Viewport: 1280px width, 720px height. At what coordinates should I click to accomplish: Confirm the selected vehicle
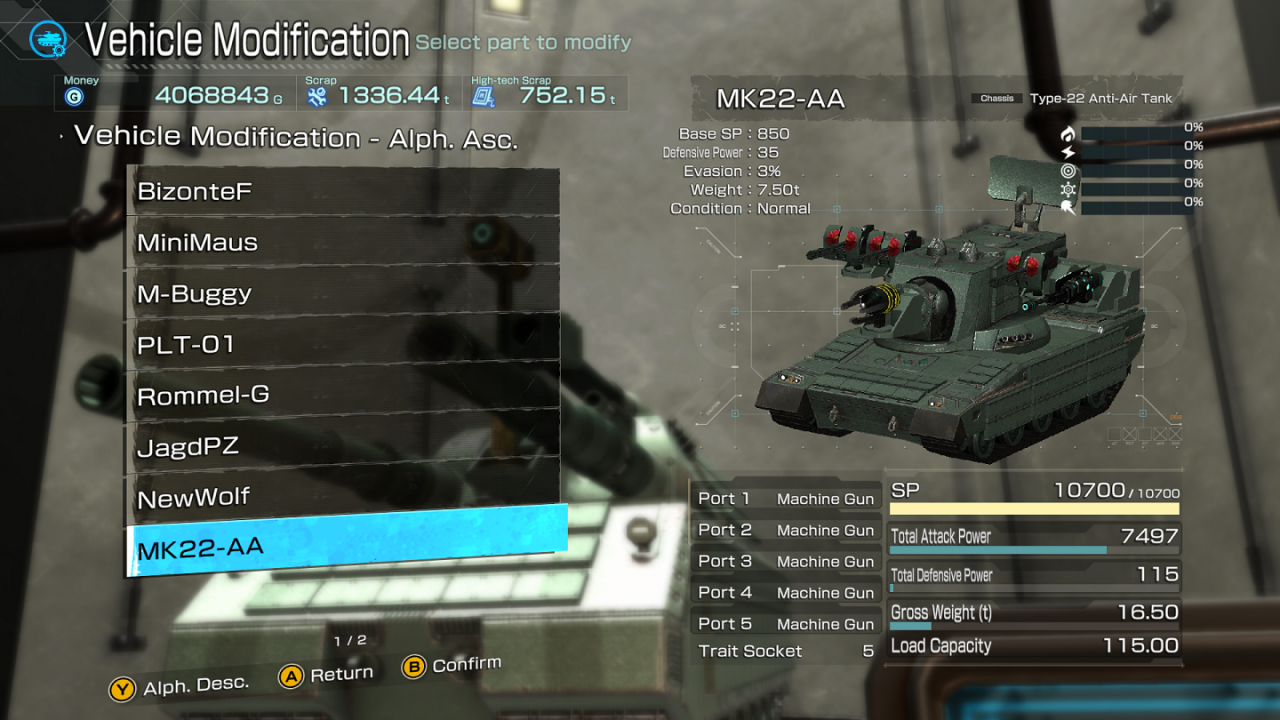[x=452, y=665]
